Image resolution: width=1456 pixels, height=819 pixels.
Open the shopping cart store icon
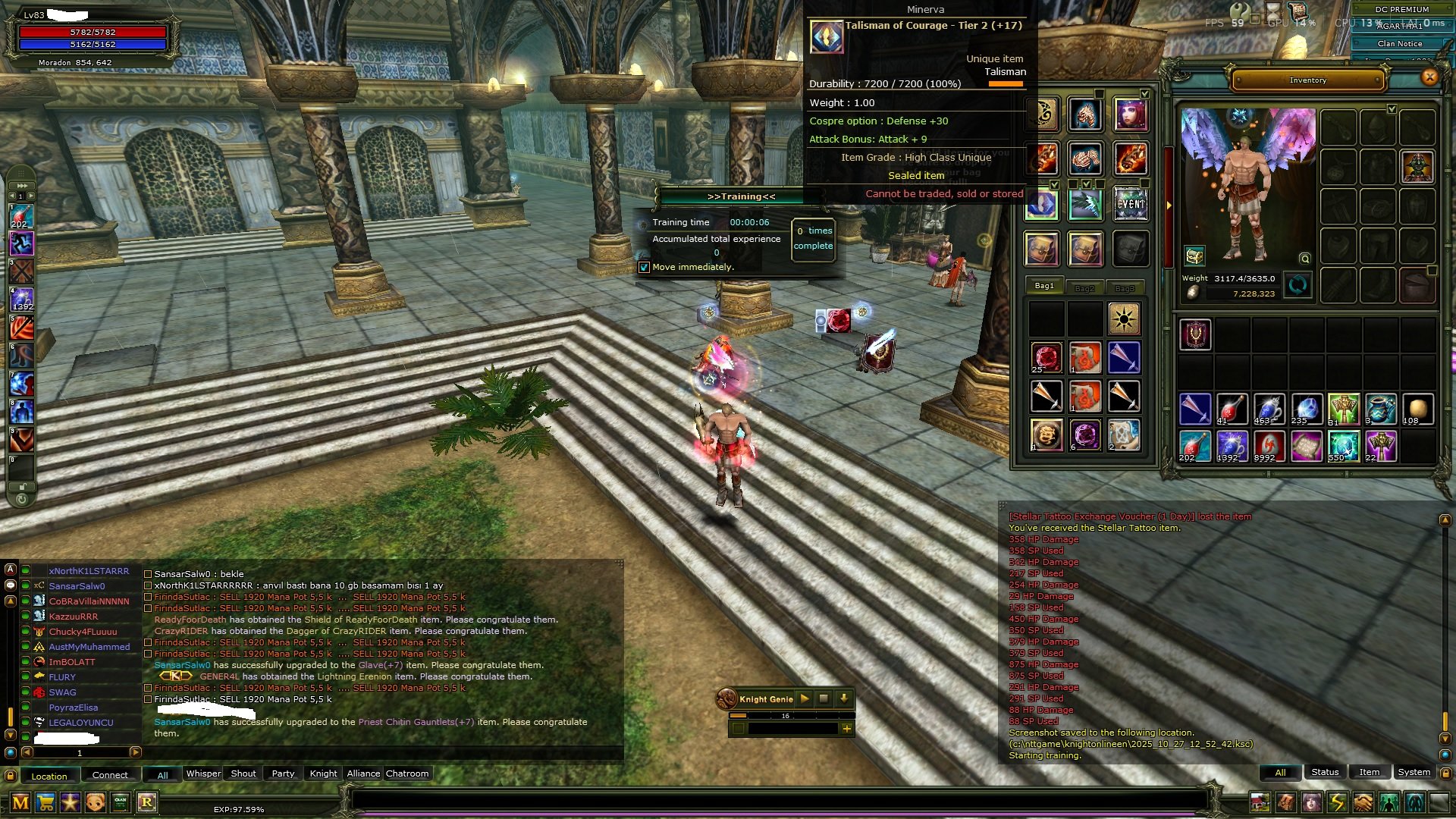(45, 802)
